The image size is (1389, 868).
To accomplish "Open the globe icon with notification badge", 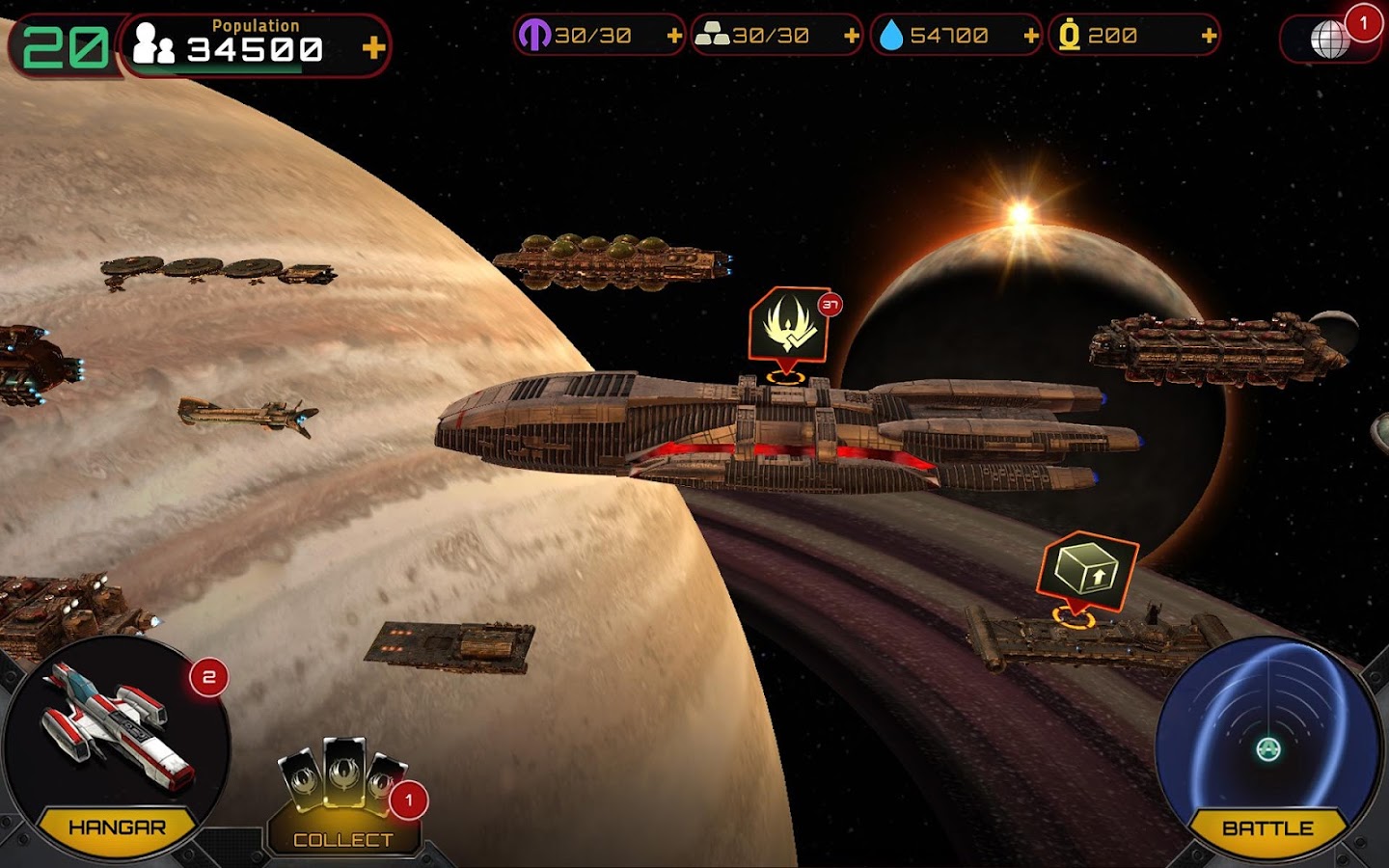I will click(1331, 39).
